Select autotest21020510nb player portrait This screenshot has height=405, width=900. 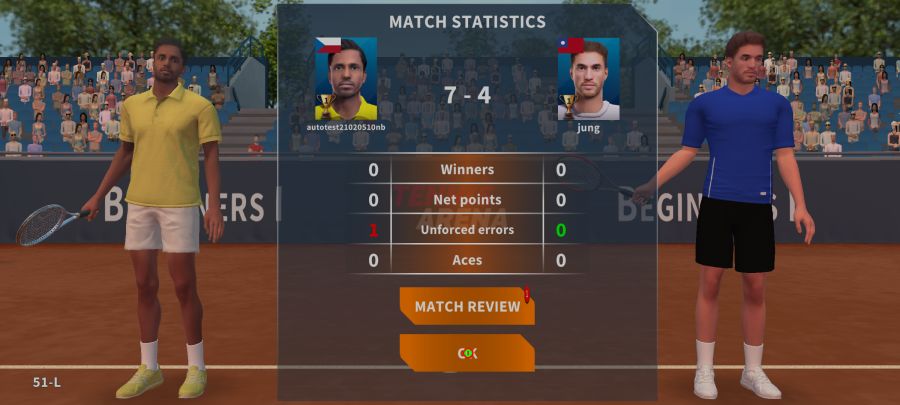pos(346,80)
